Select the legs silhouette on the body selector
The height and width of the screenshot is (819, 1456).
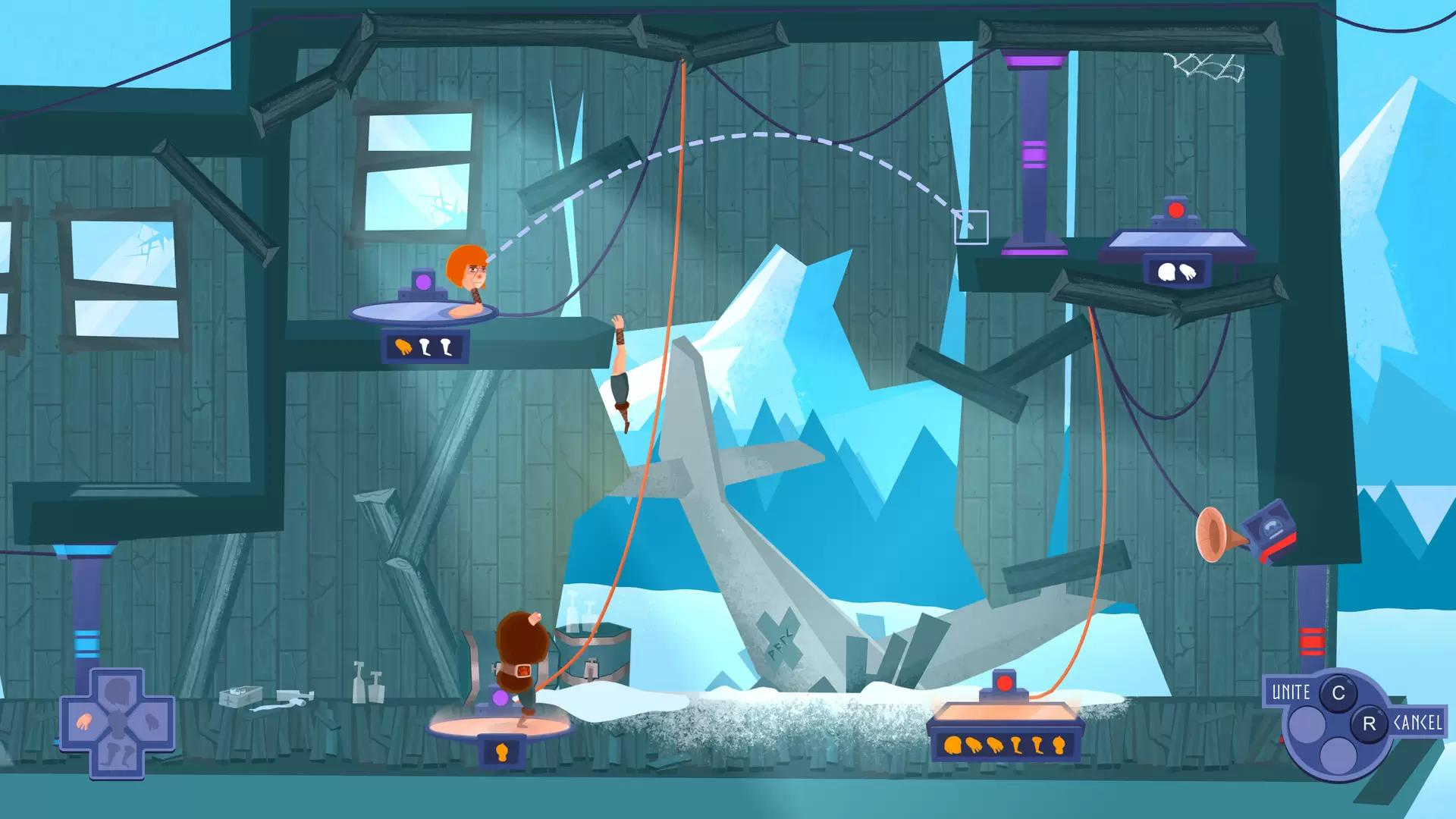click(x=118, y=755)
